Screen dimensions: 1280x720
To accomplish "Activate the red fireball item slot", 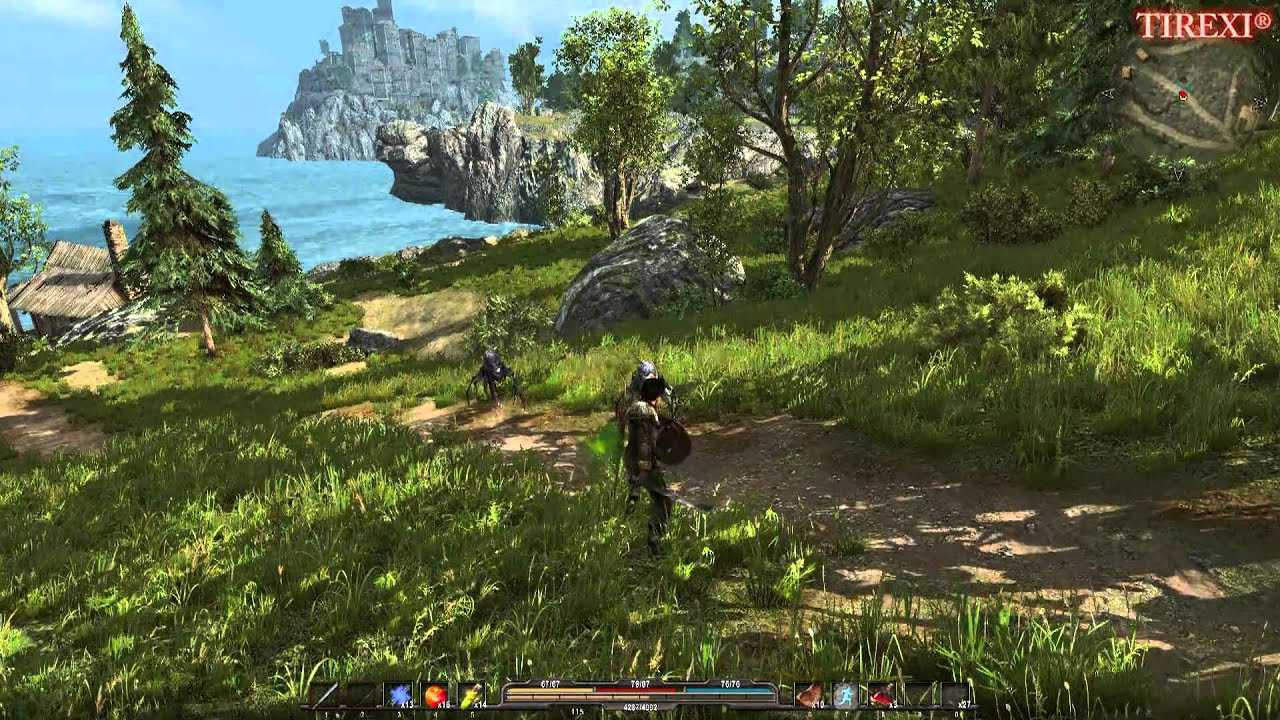I will [435, 695].
